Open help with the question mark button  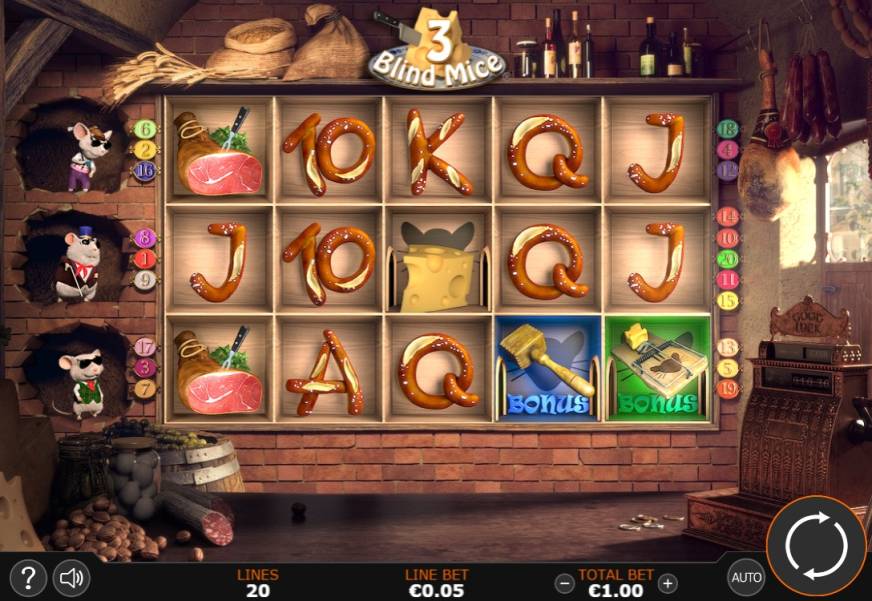click(29, 577)
